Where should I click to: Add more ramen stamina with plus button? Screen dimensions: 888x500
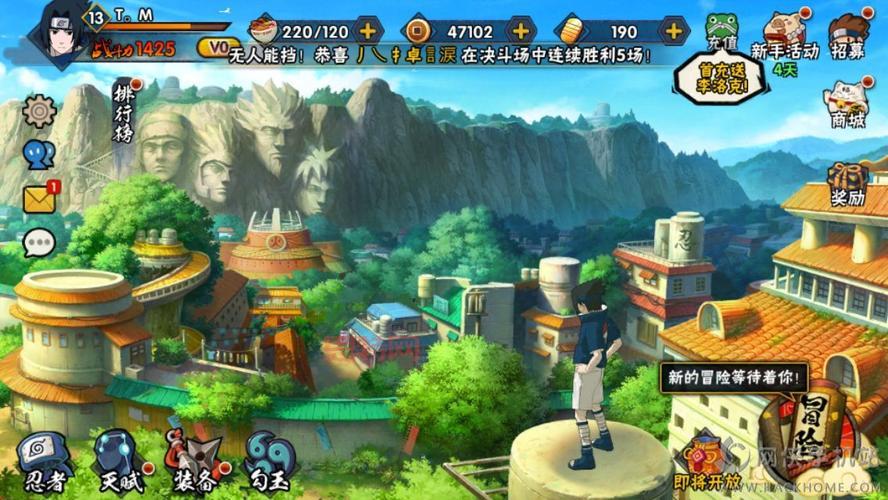tap(369, 30)
